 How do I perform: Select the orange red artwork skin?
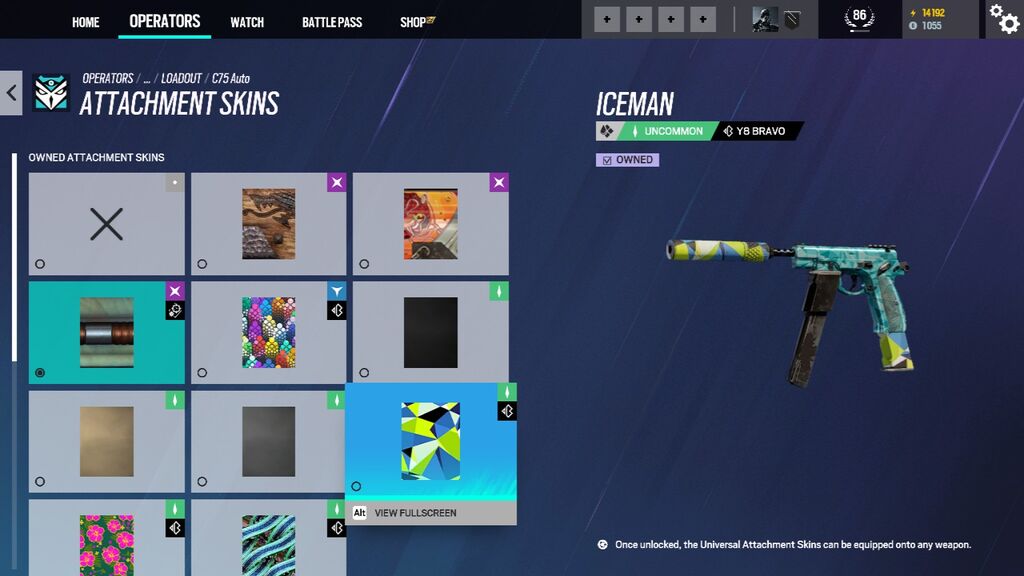coord(430,224)
